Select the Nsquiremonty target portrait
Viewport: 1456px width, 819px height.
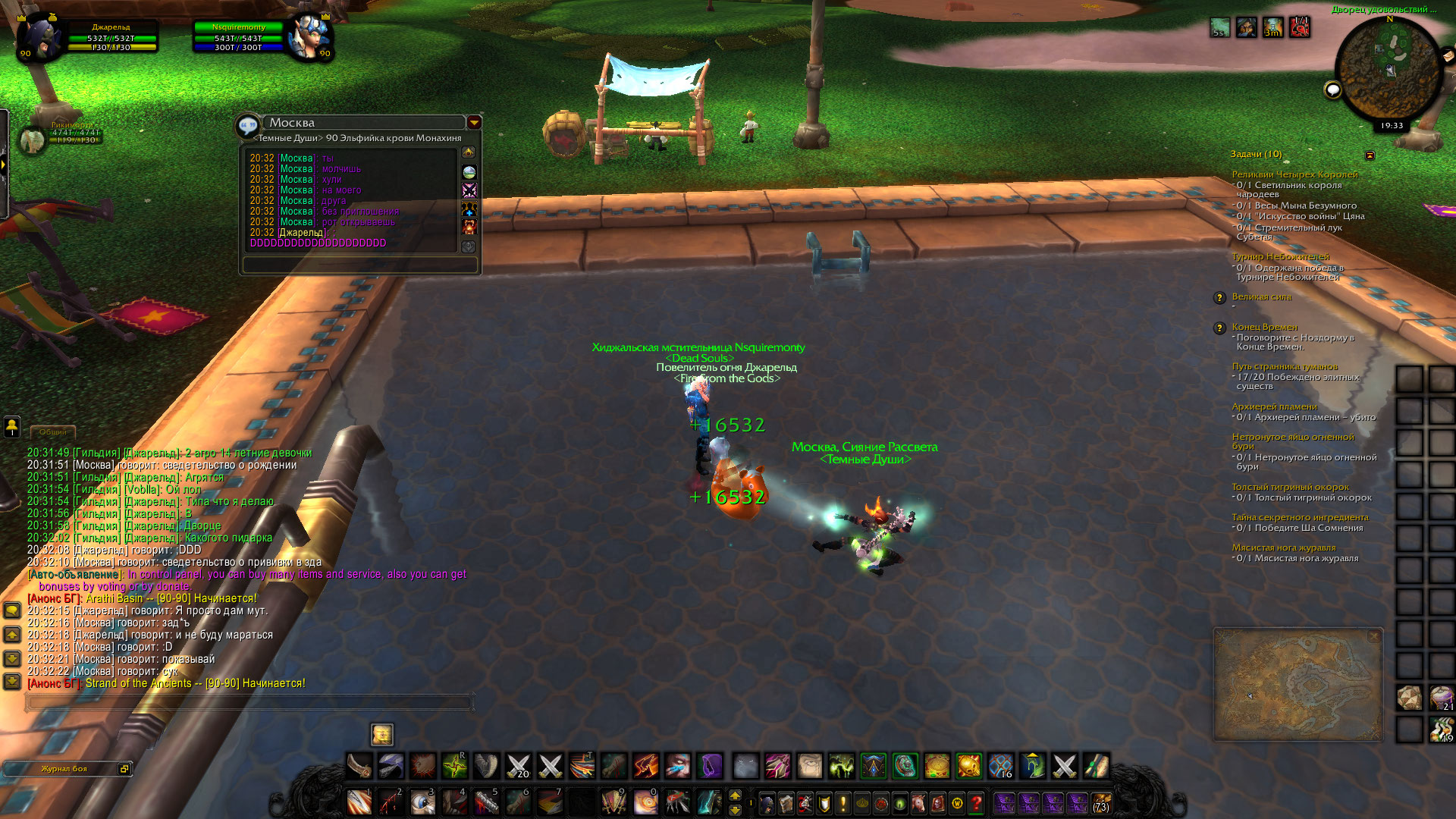[x=309, y=36]
